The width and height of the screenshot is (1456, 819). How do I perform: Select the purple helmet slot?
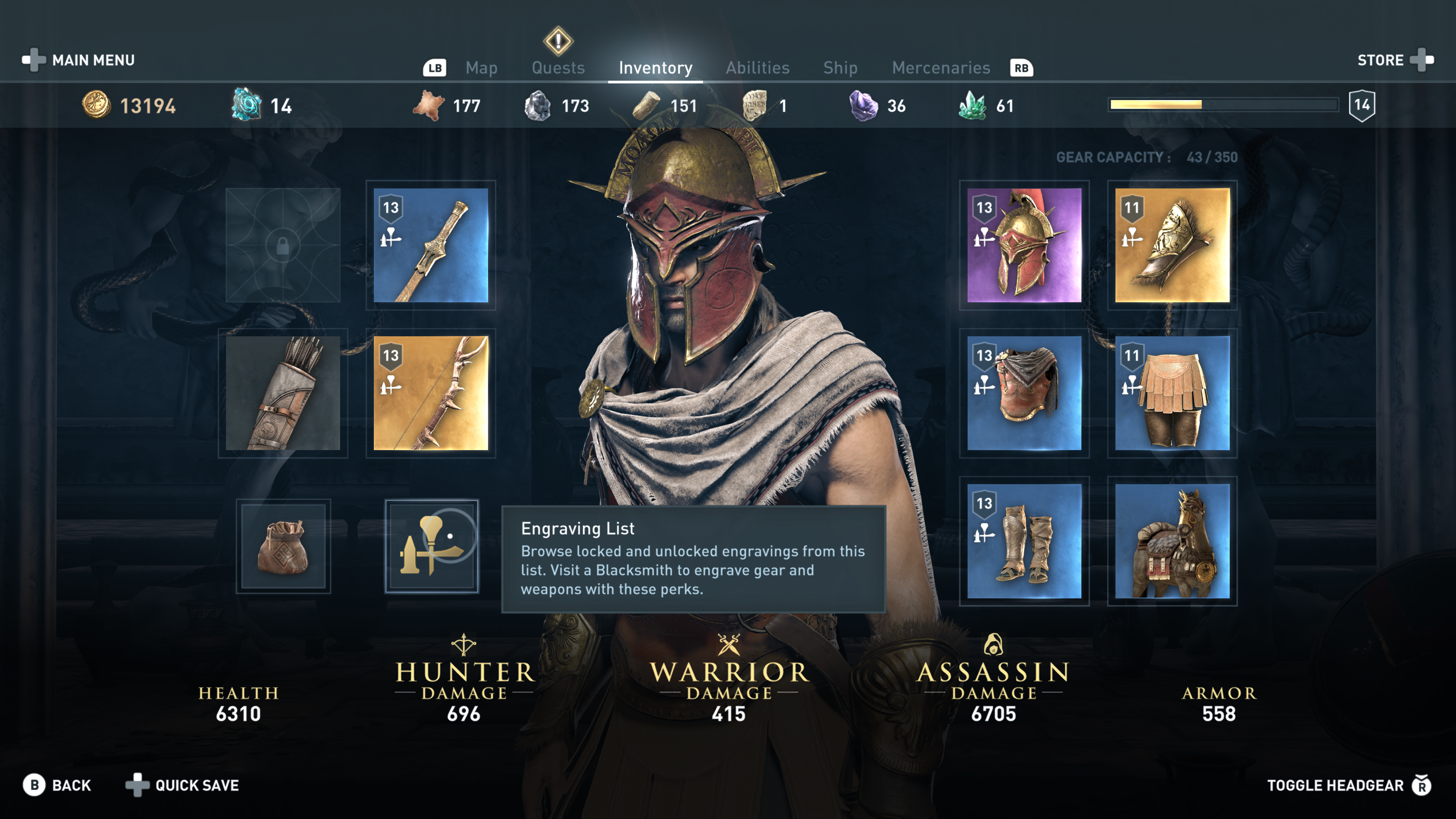1024,245
